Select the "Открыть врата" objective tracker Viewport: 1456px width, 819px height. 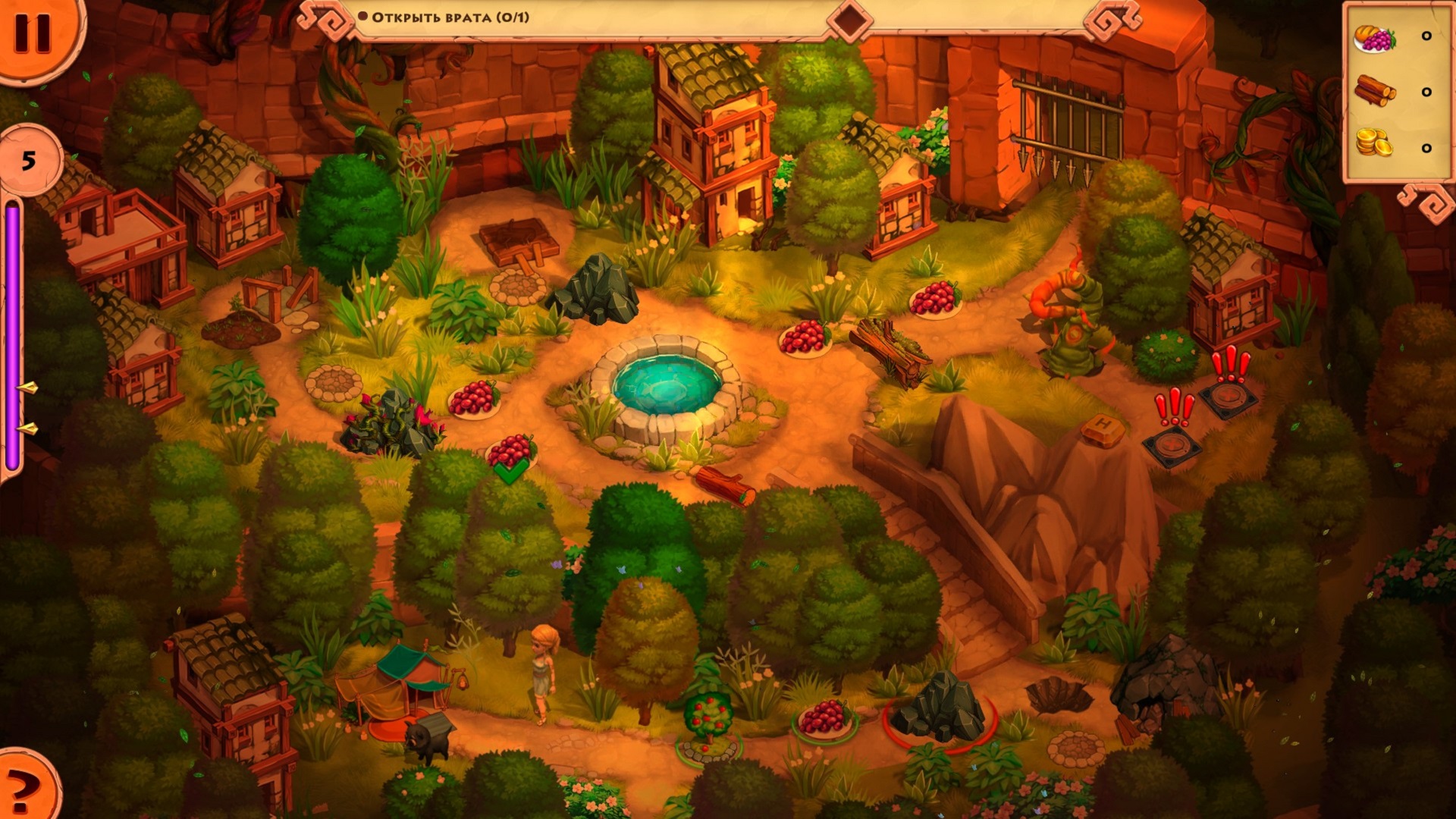pos(450,17)
